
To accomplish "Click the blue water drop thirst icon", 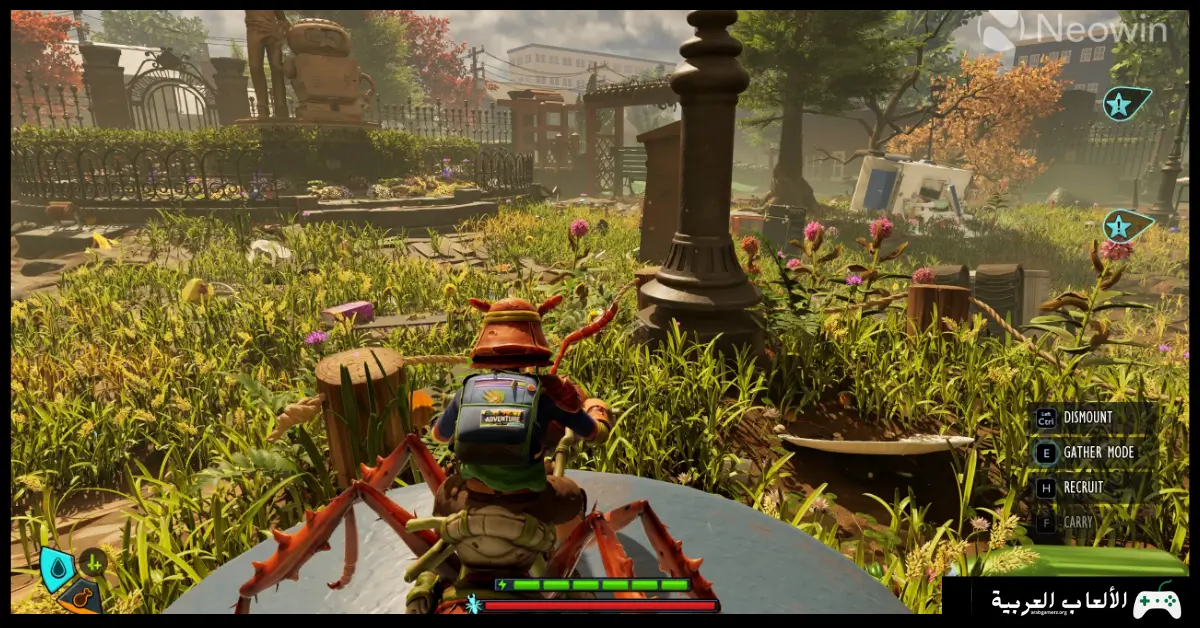I will pyautogui.click(x=56, y=571).
